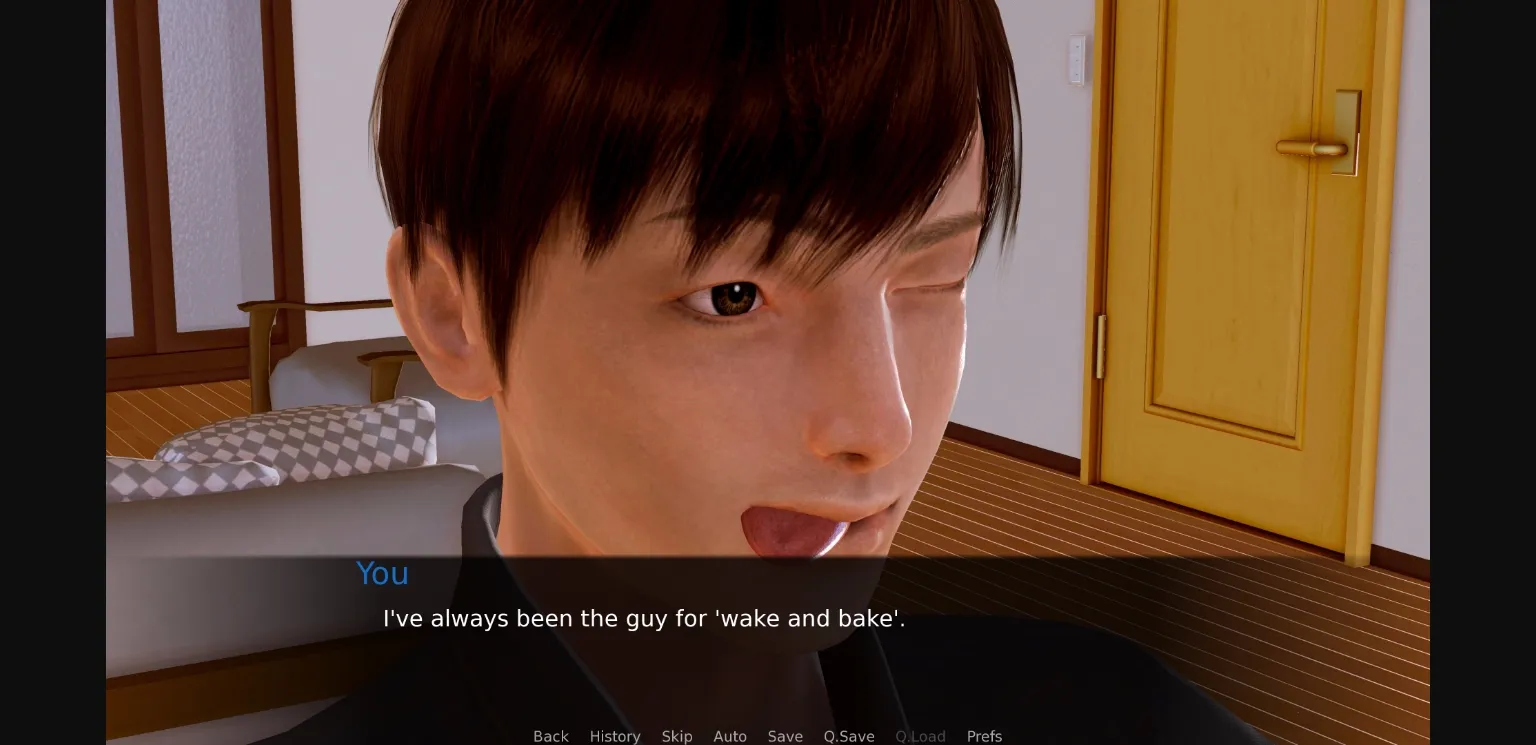Open History from the bottom bar
The image size is (1536, 745).
pos(615,736)
